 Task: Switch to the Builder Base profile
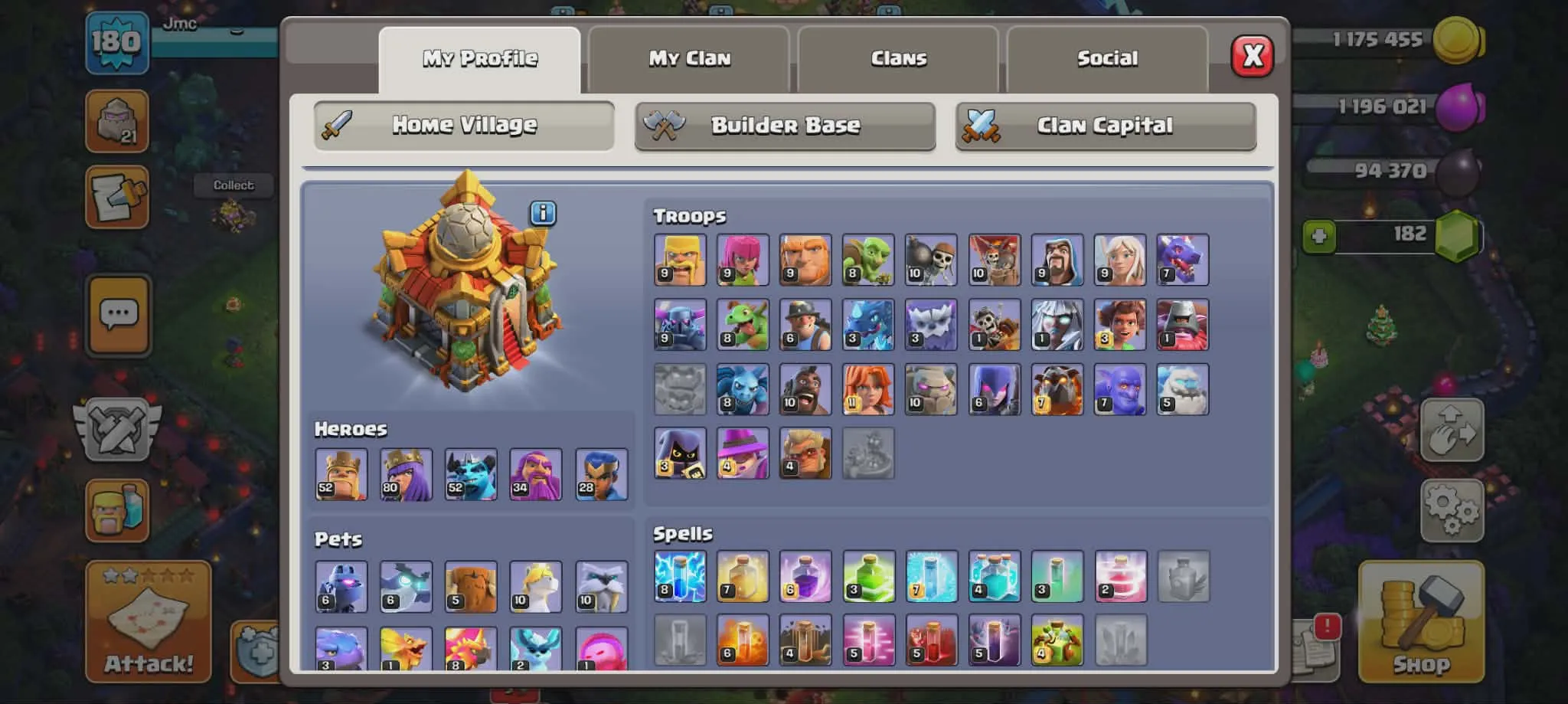[x=784, y=125]
